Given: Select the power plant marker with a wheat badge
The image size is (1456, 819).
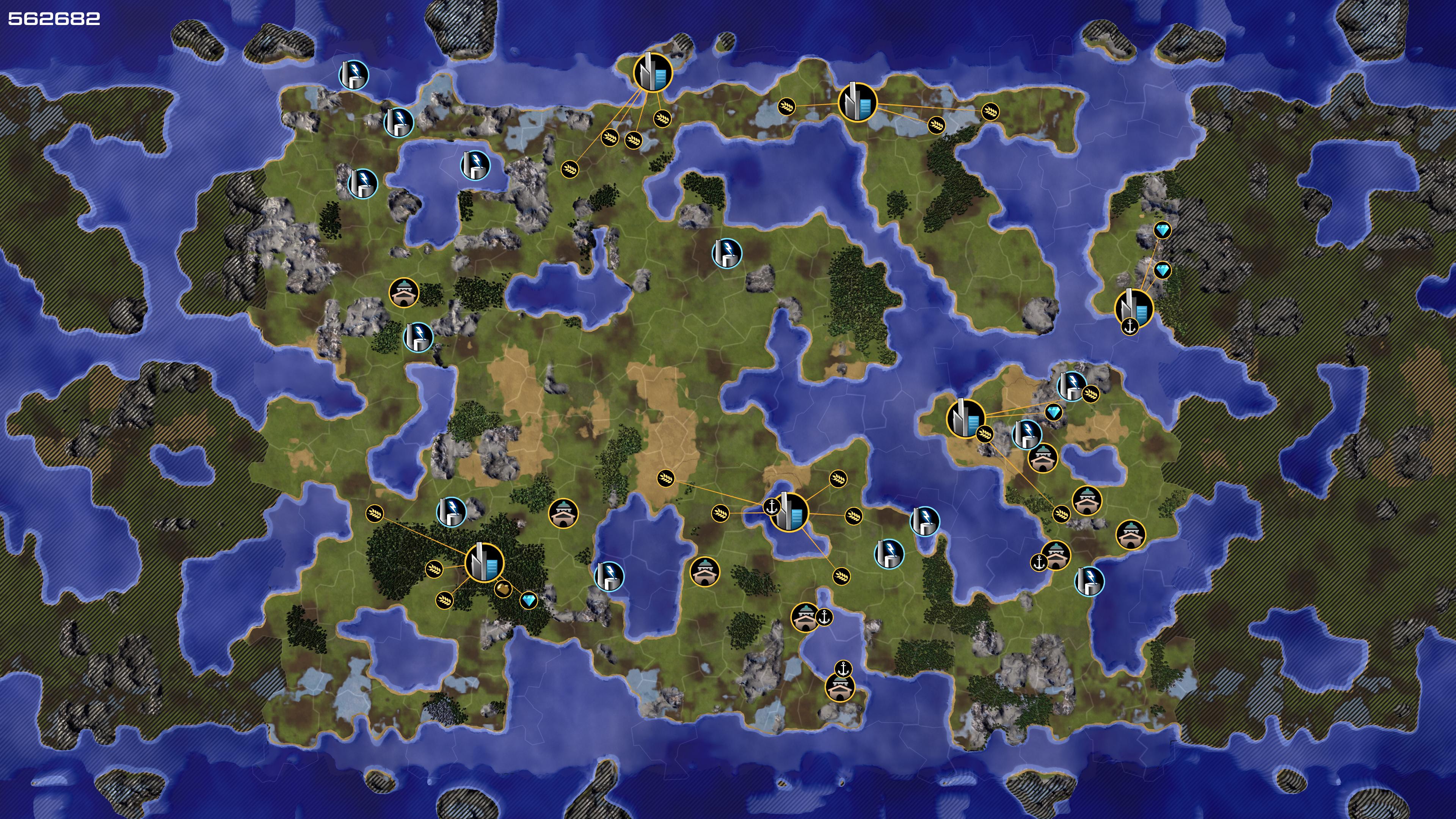Looking at the screenshot, I should click(1072, 387).
